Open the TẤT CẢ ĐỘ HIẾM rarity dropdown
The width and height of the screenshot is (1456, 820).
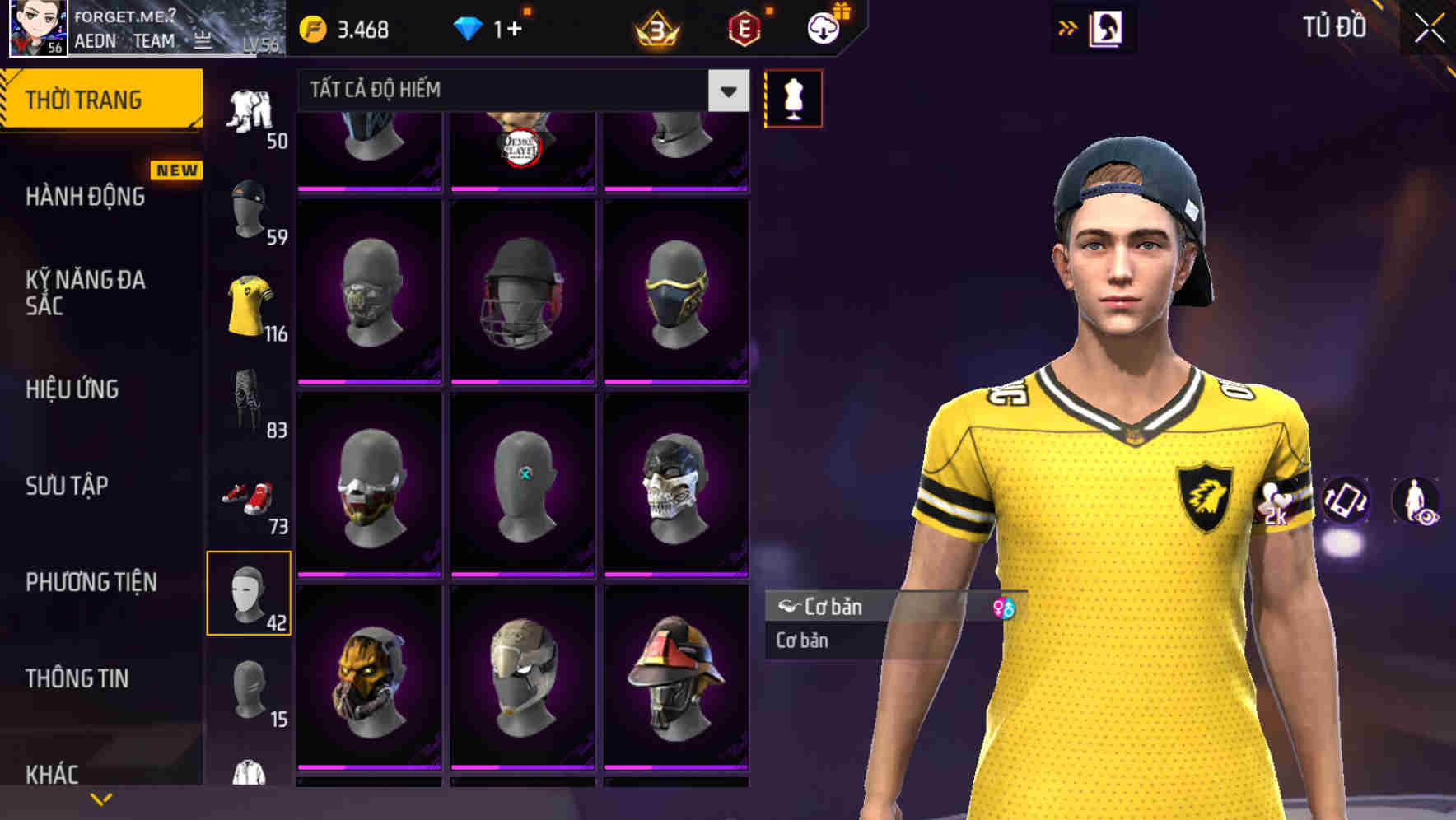point(519,90)
